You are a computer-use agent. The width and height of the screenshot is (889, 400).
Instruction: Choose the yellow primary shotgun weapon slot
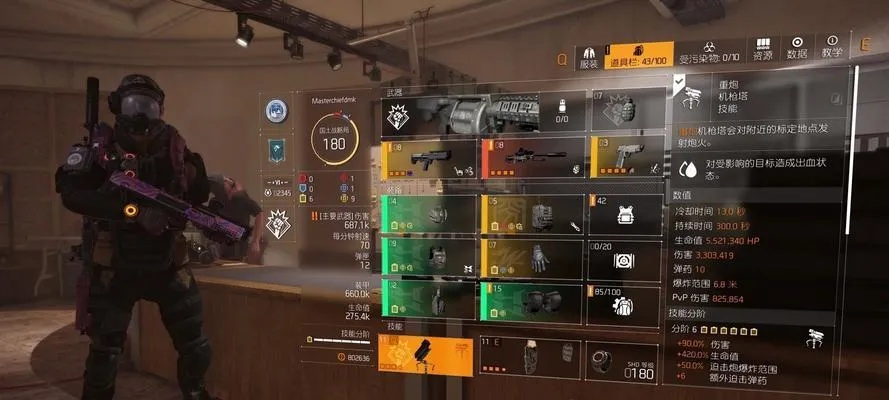[x=428, y=159]
